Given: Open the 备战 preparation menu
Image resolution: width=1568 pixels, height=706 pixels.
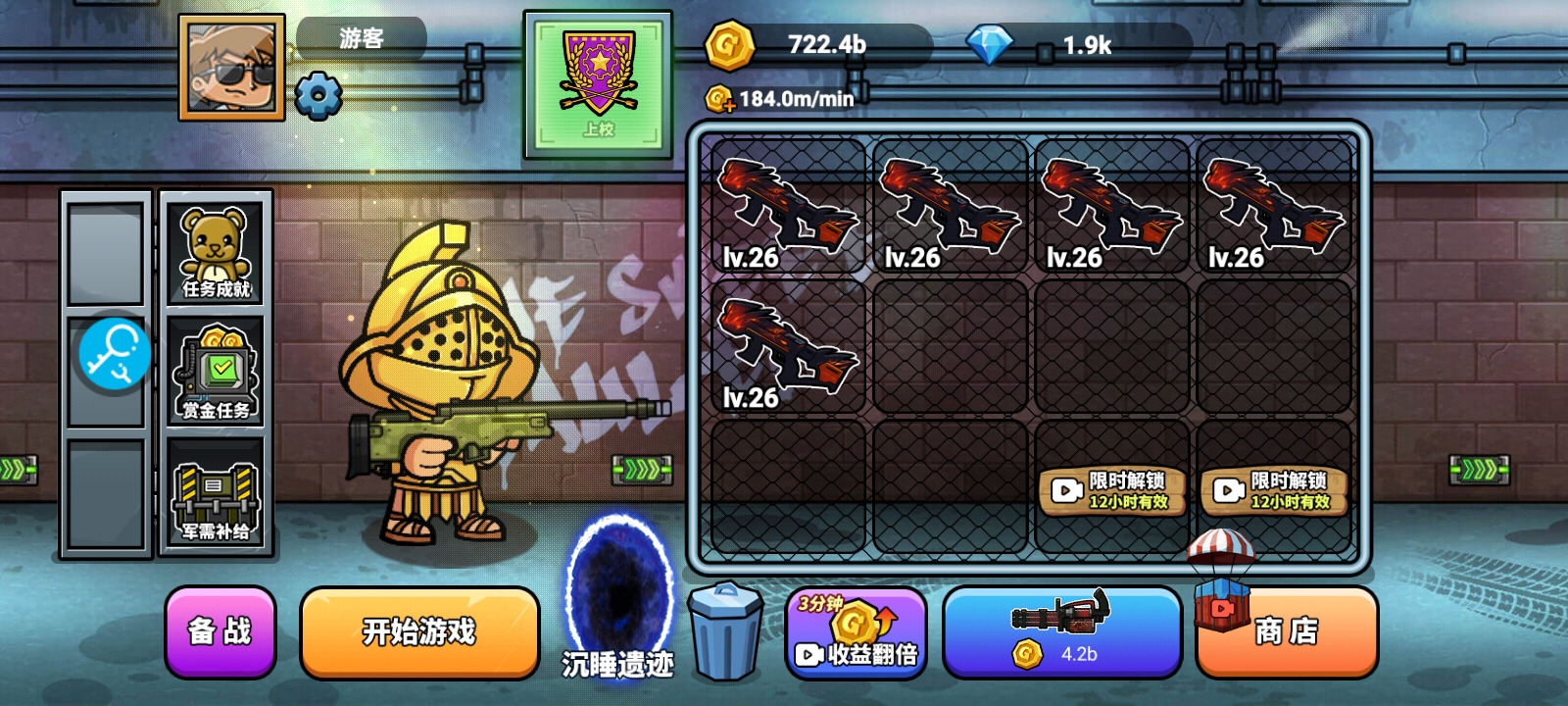Looking at the screenshot, I should tap(220, 632).
